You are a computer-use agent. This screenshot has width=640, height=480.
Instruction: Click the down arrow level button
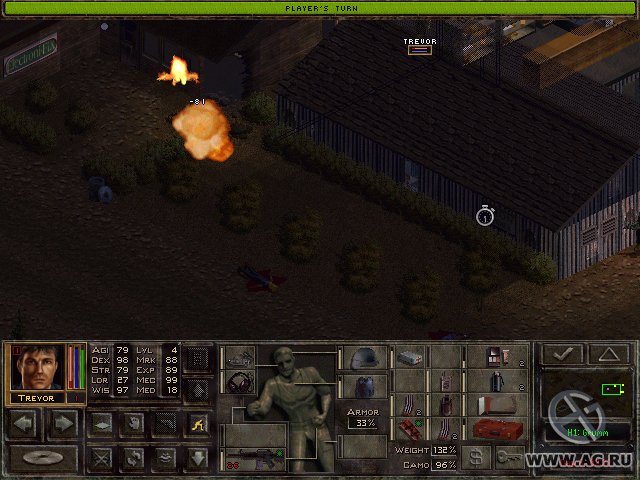pyautogui.click(x=197, y=458)
